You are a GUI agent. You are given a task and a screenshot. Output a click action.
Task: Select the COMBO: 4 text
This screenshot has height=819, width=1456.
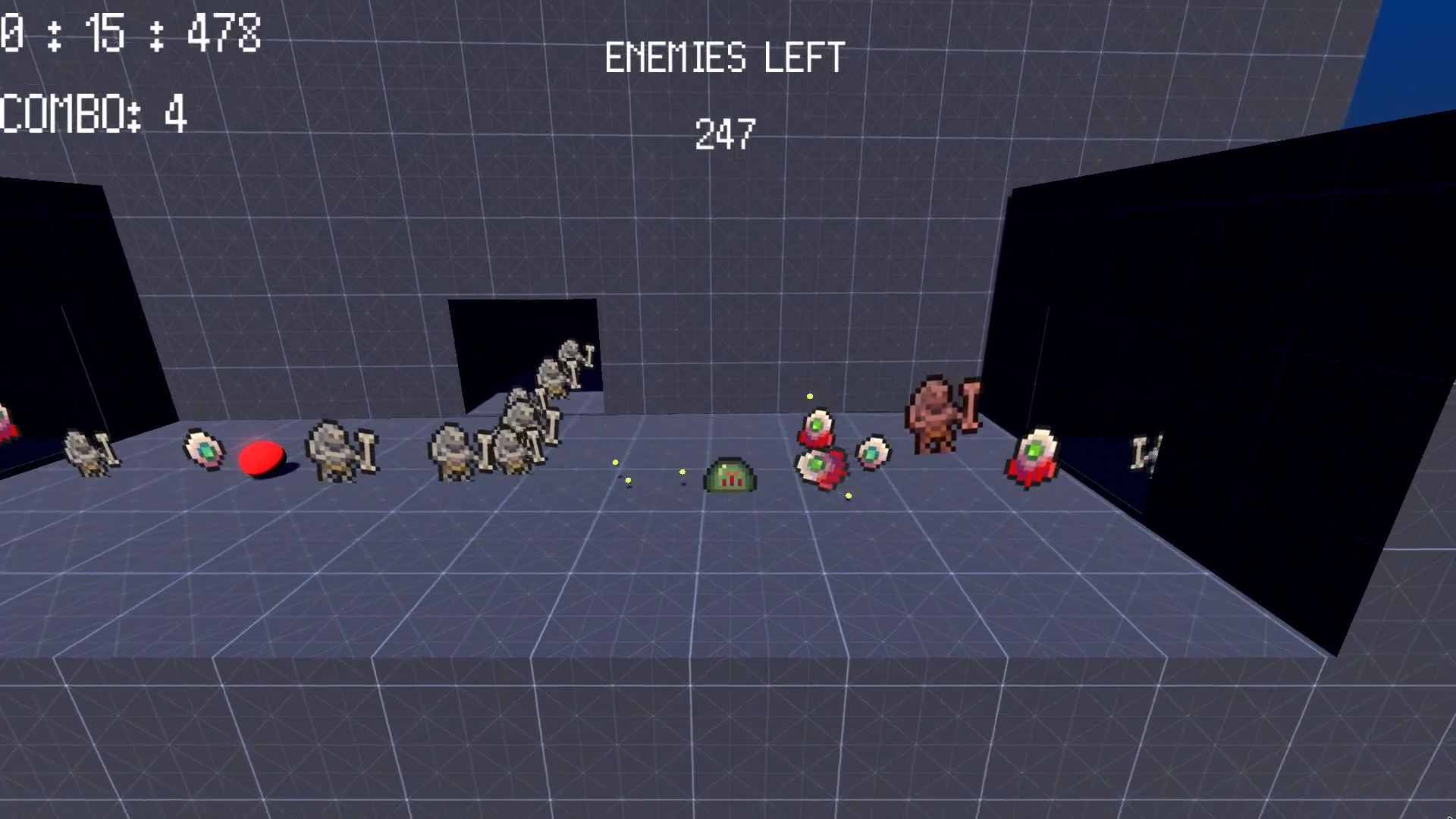[93, 115]
